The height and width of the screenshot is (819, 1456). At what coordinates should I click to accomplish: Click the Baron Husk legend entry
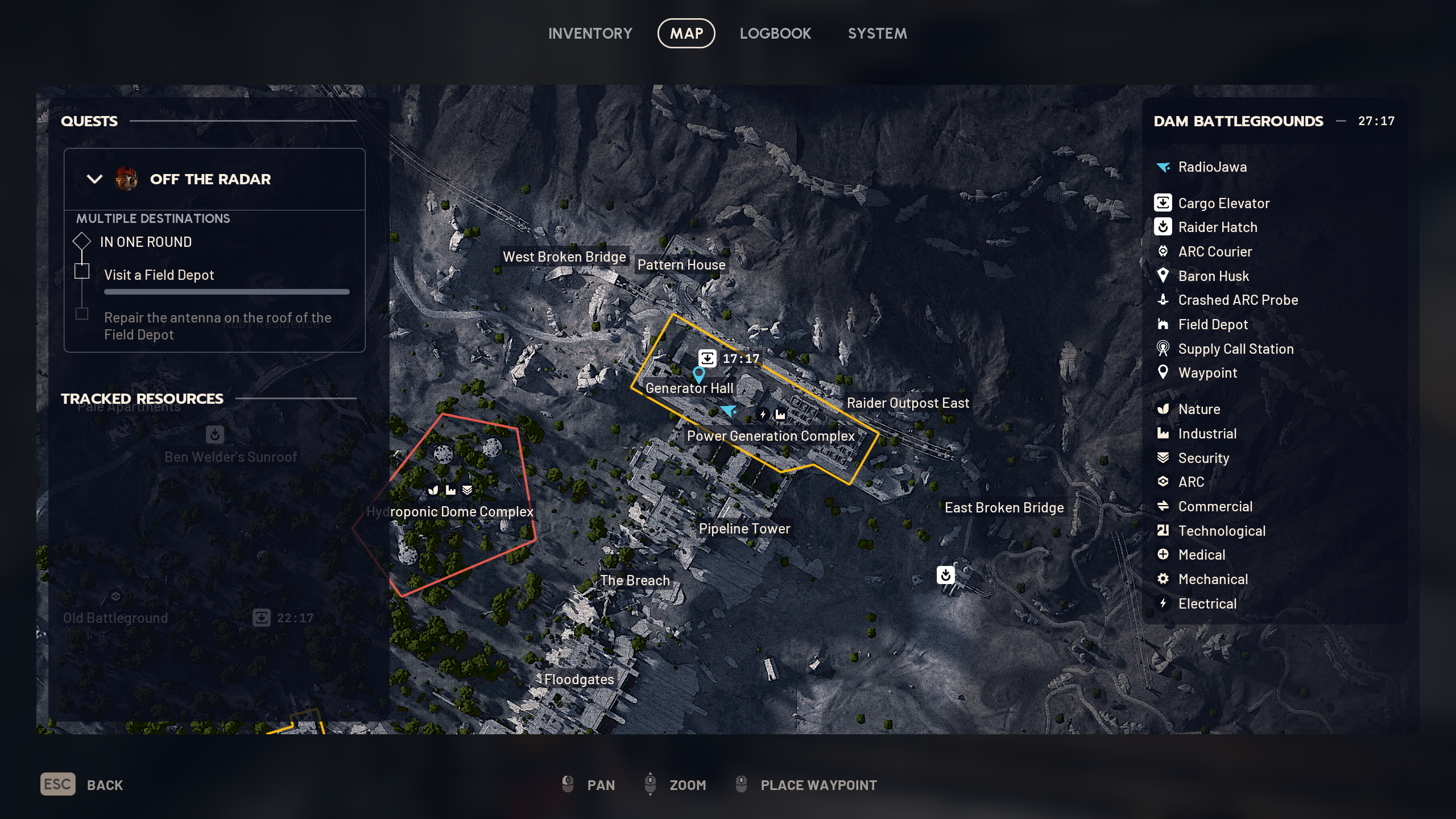point(1213,276)
